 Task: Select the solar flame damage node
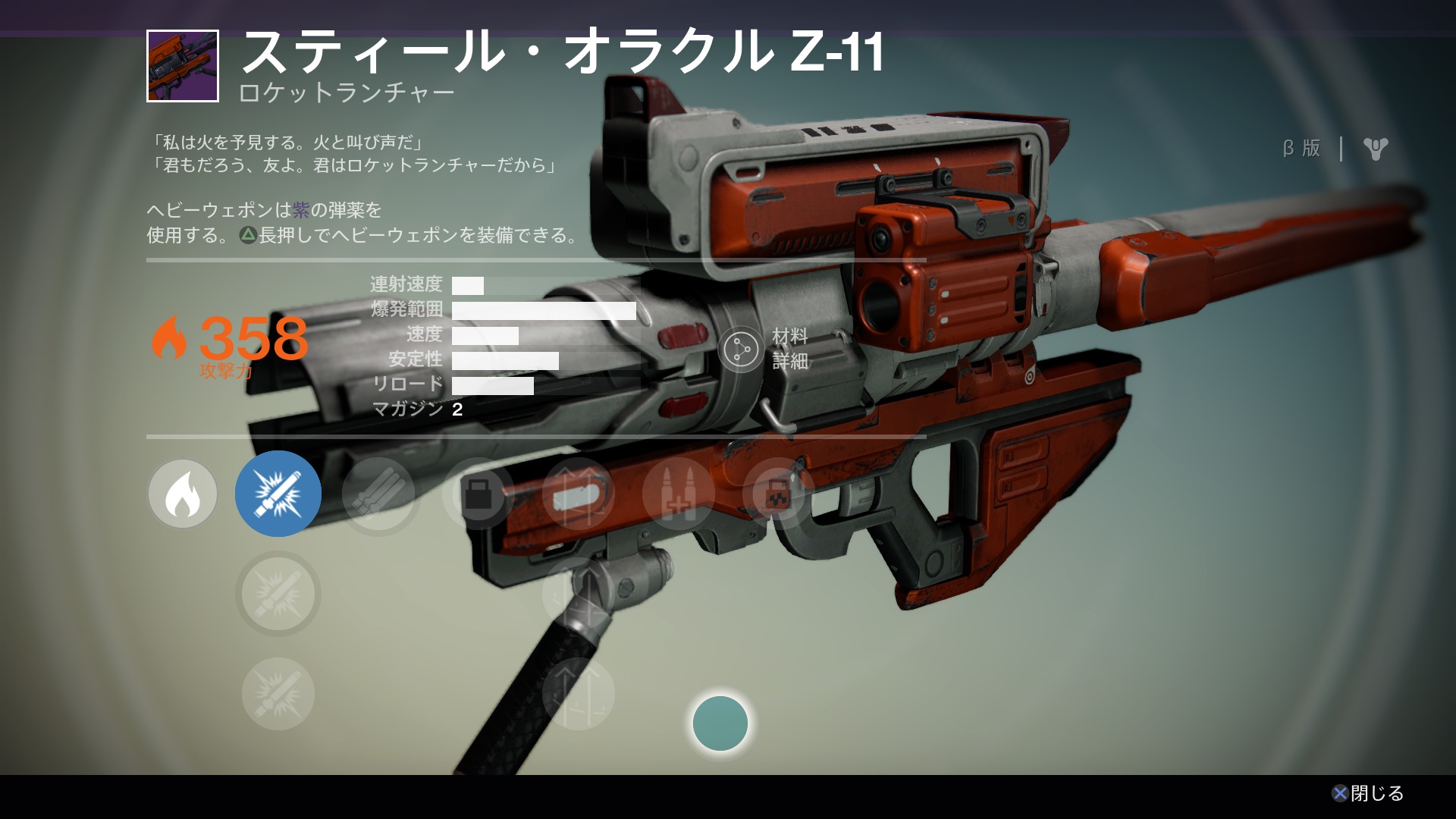pyautogui.click(x=183, y=494)
